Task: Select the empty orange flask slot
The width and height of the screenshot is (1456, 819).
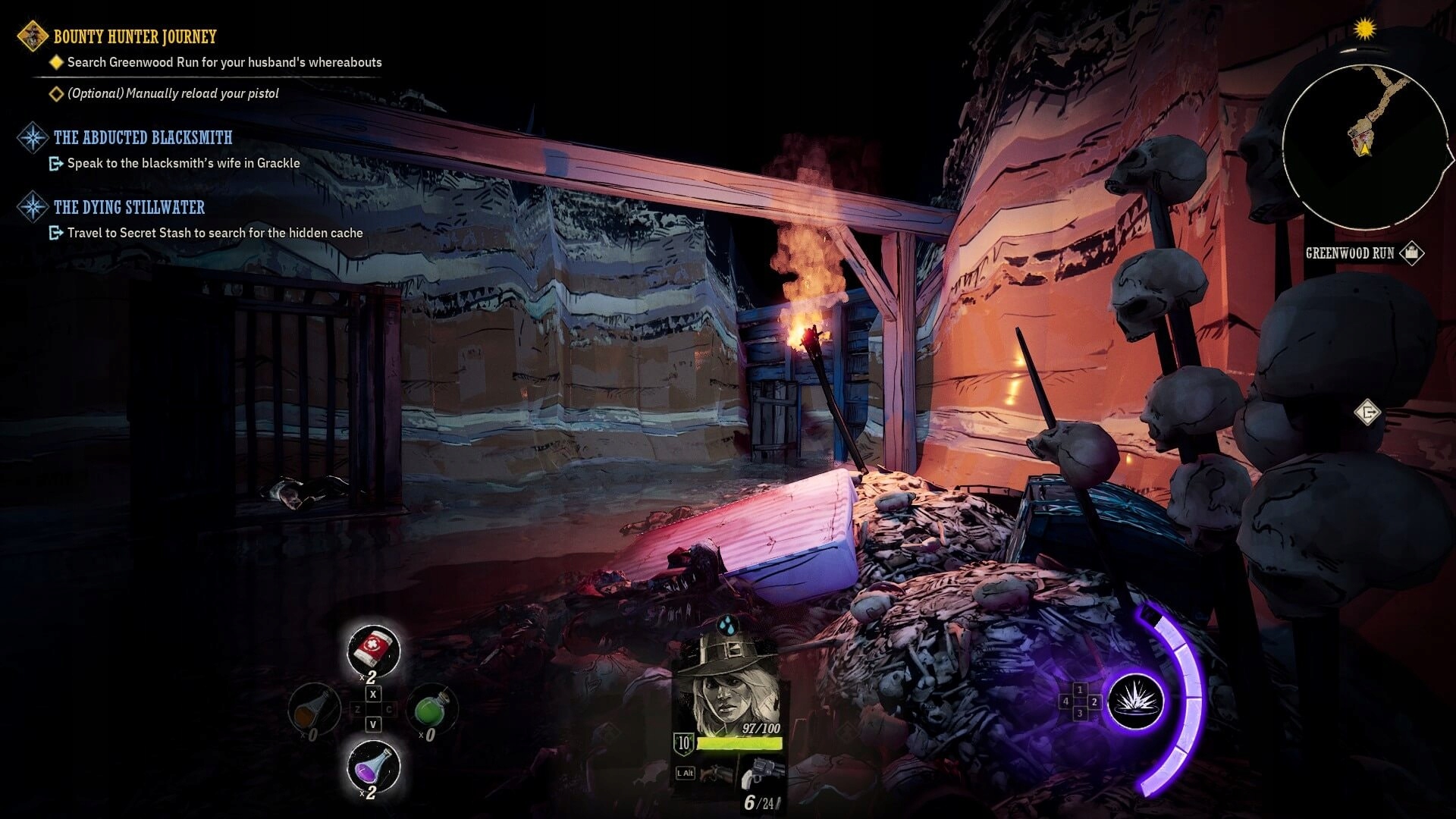Action: (314, 711)
